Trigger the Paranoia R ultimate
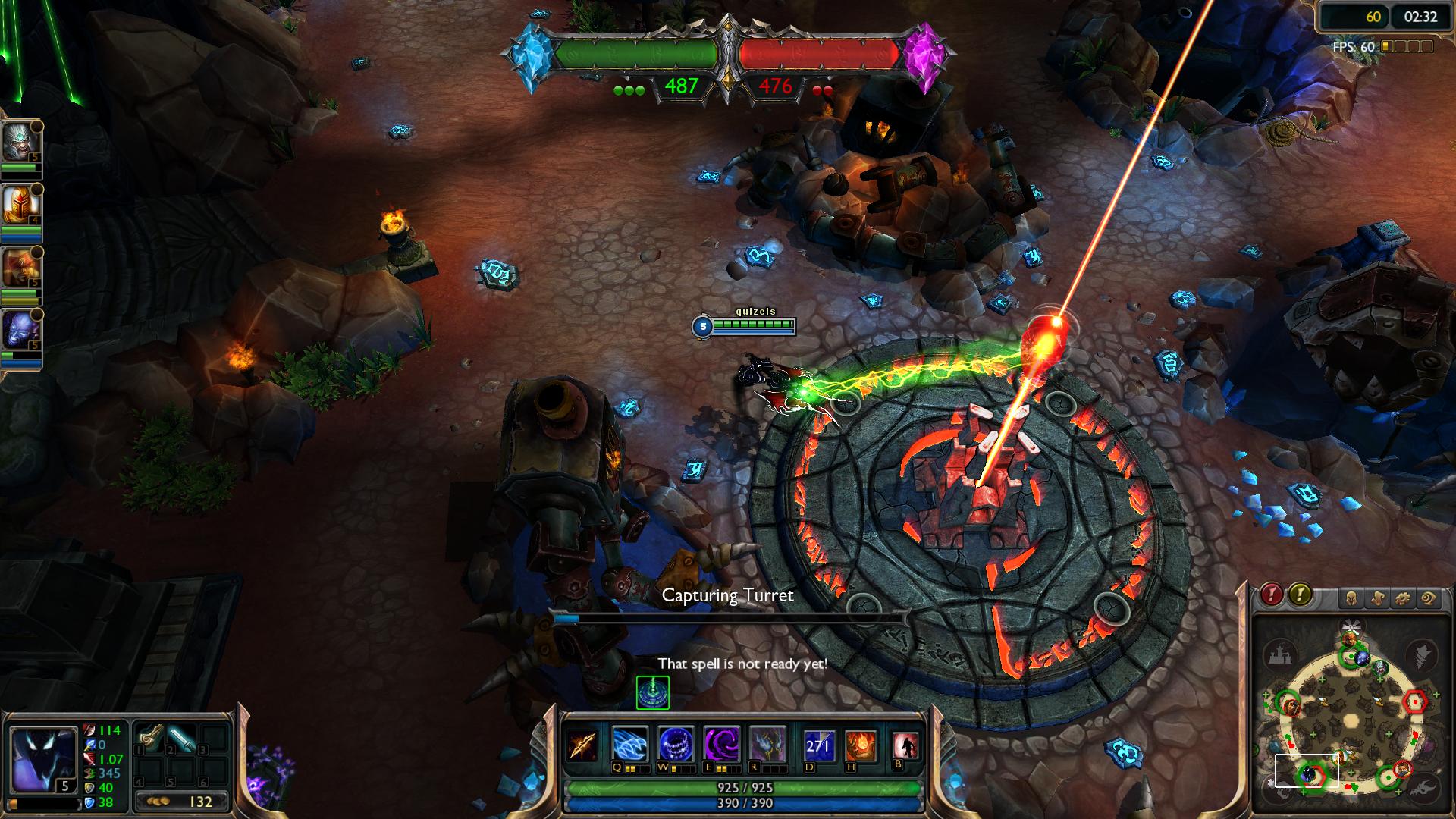Screen dimensions: 1456x819 coord(767,745)
